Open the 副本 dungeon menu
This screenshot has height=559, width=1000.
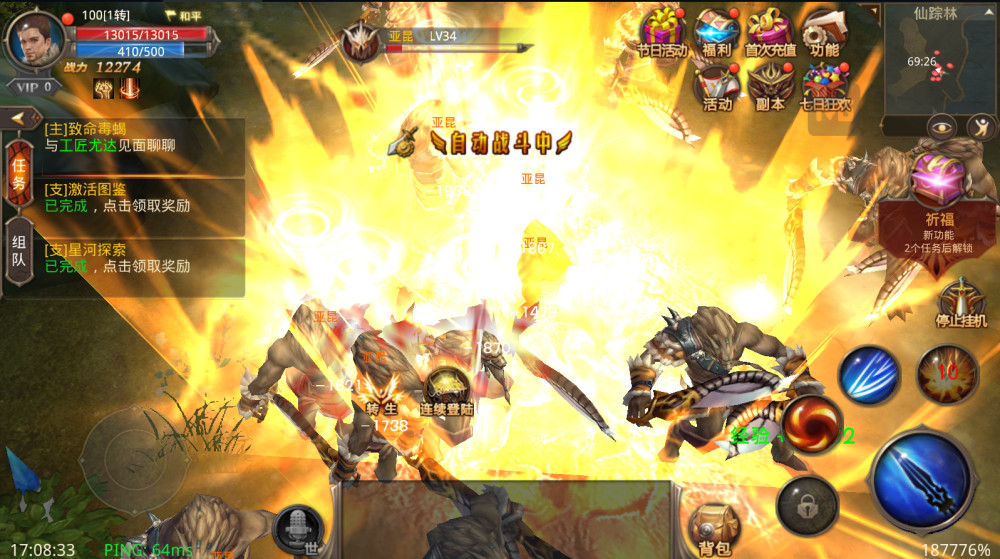771,85
